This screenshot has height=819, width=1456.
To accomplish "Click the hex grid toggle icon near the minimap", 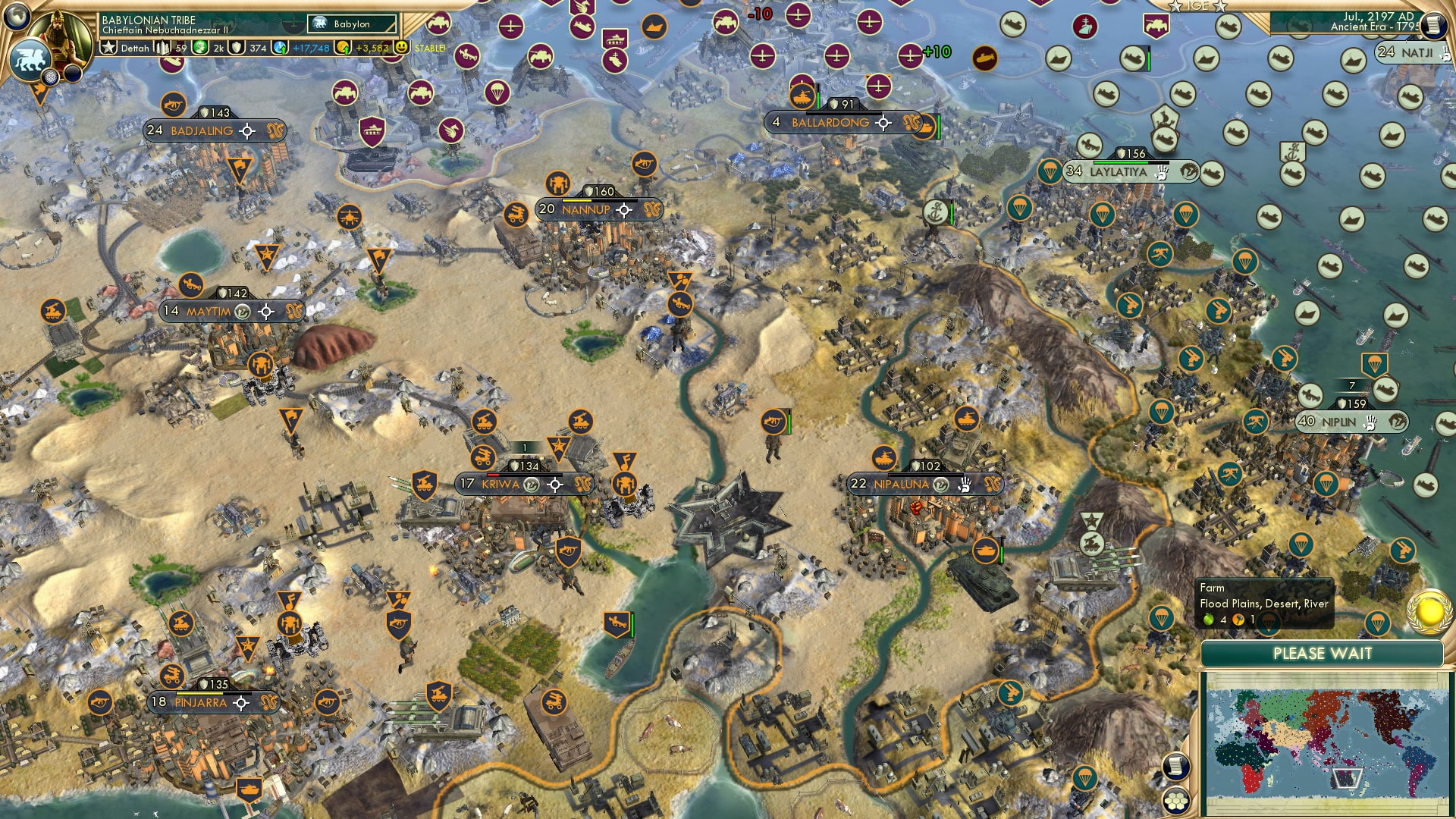I will [1175, 801].
